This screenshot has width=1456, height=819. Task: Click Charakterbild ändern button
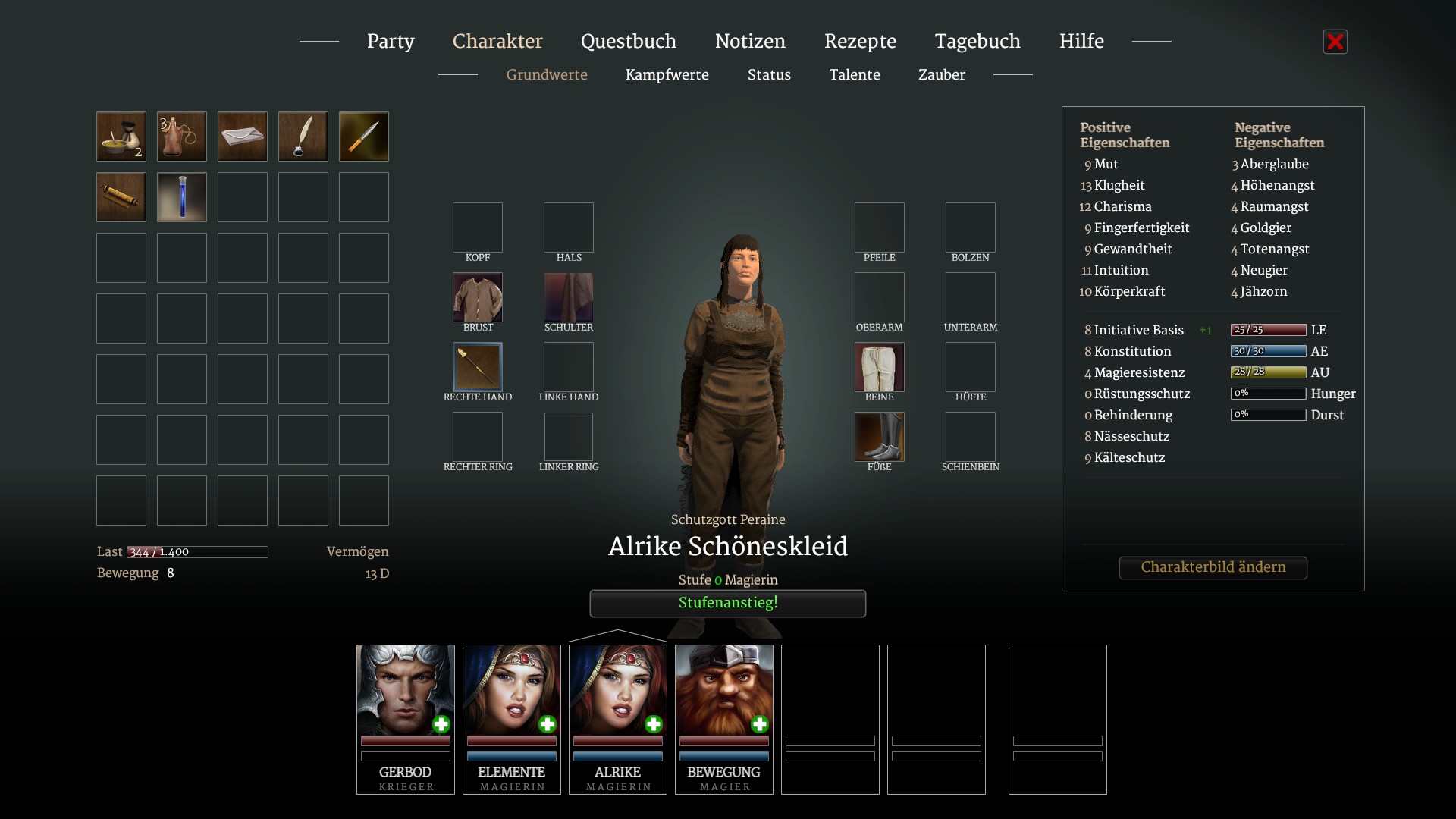point(1213,567)
